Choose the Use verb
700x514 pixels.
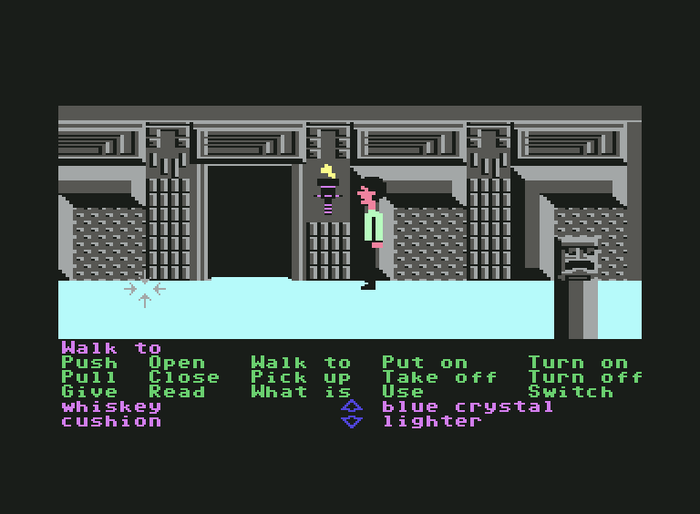point(403,392)
